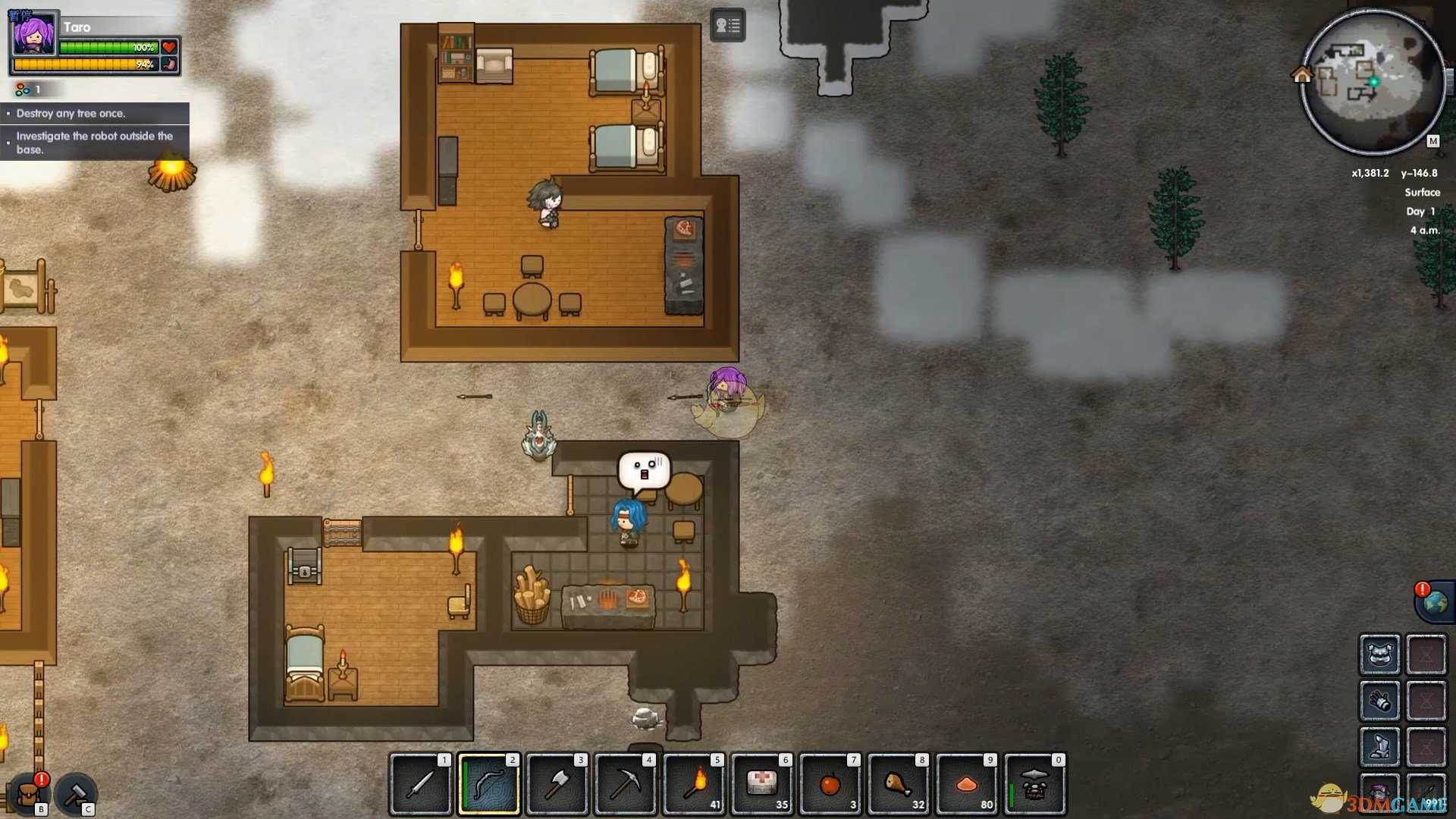The width and height of the screenshot is (1456, 819).
Task: Choose the anvil item in slot 0
Action: coord(1035,785)
